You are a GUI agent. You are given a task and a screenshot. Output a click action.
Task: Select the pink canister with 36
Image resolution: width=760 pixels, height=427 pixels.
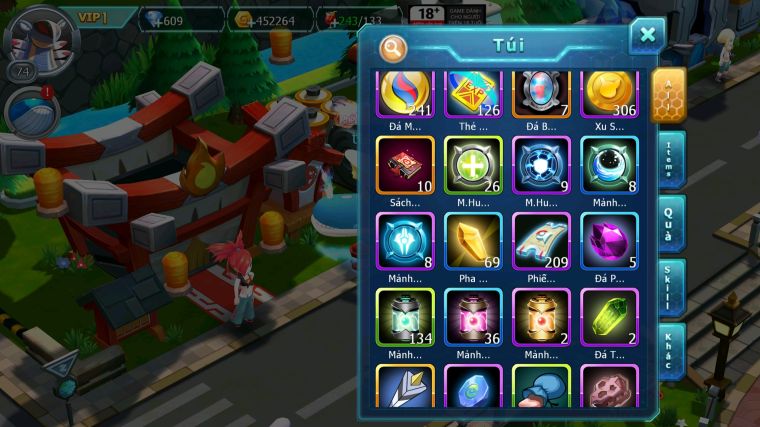pyautogui.click(x=473, y=318)
